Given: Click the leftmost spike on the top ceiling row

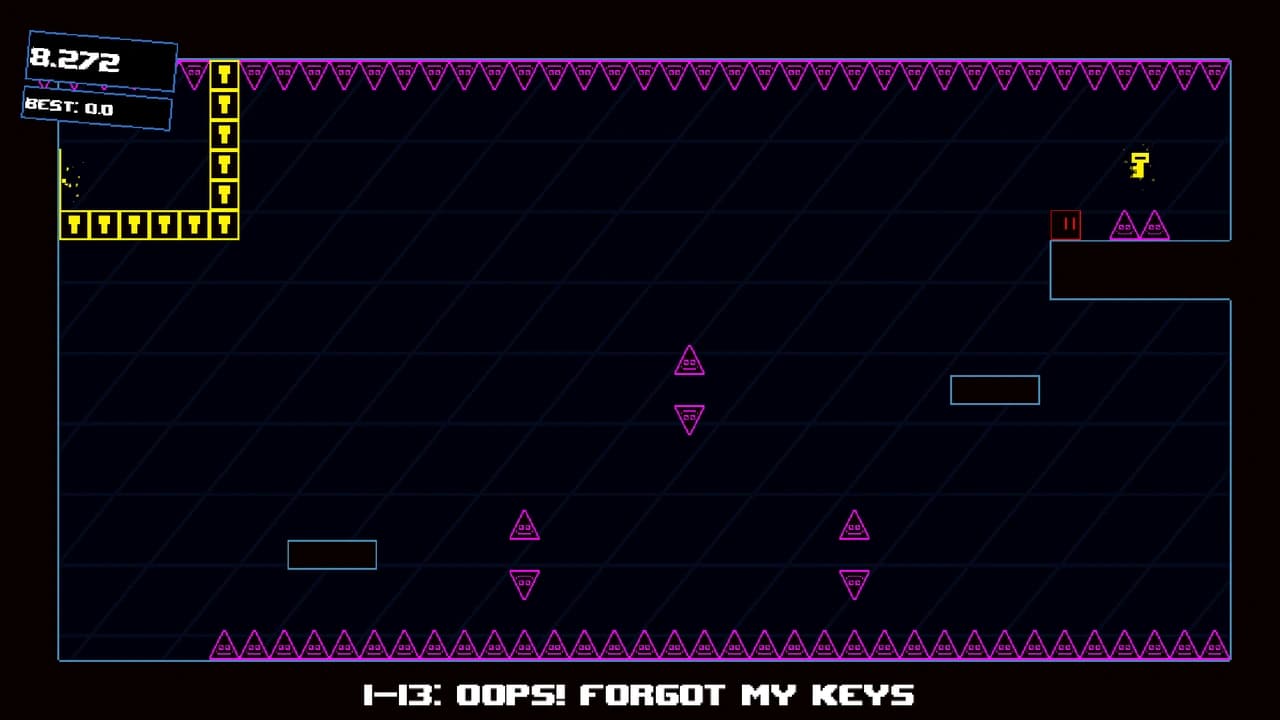Looking at the screenshot, I should click(x=193, y=72).
